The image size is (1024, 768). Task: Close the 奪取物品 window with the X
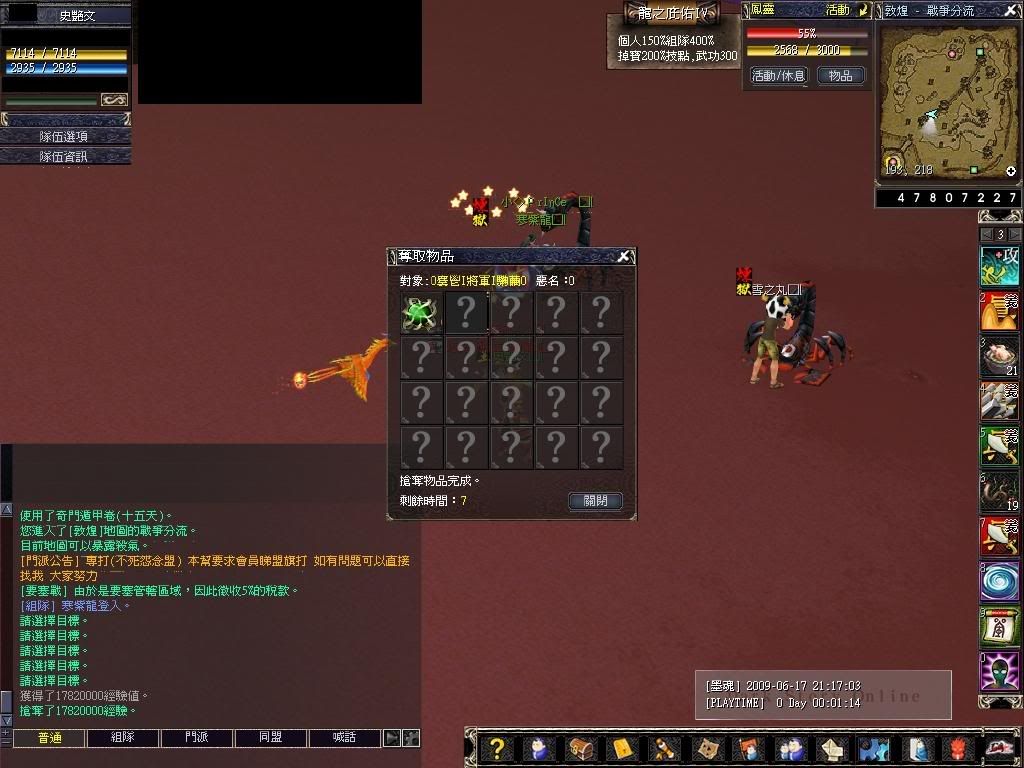click(623, 256)
